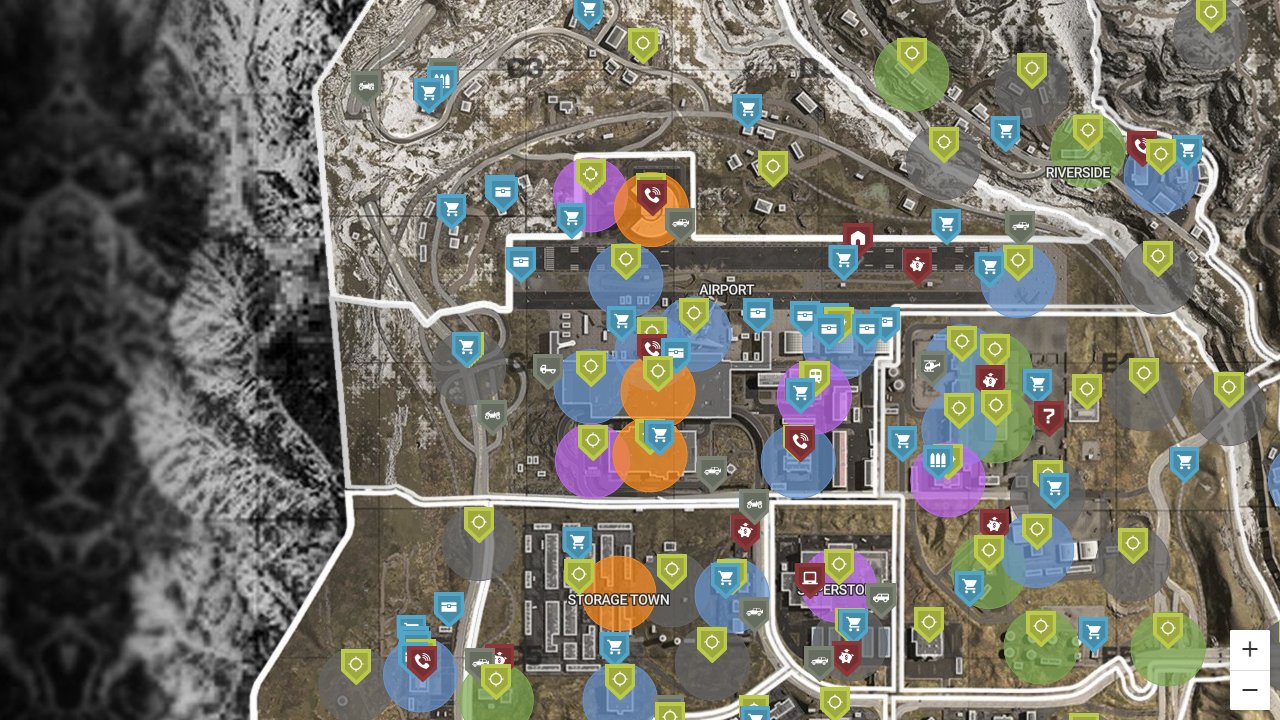1280x720 pixels.
Task: Click the red question mark marker east of Airport
Action: (1049, 413)
